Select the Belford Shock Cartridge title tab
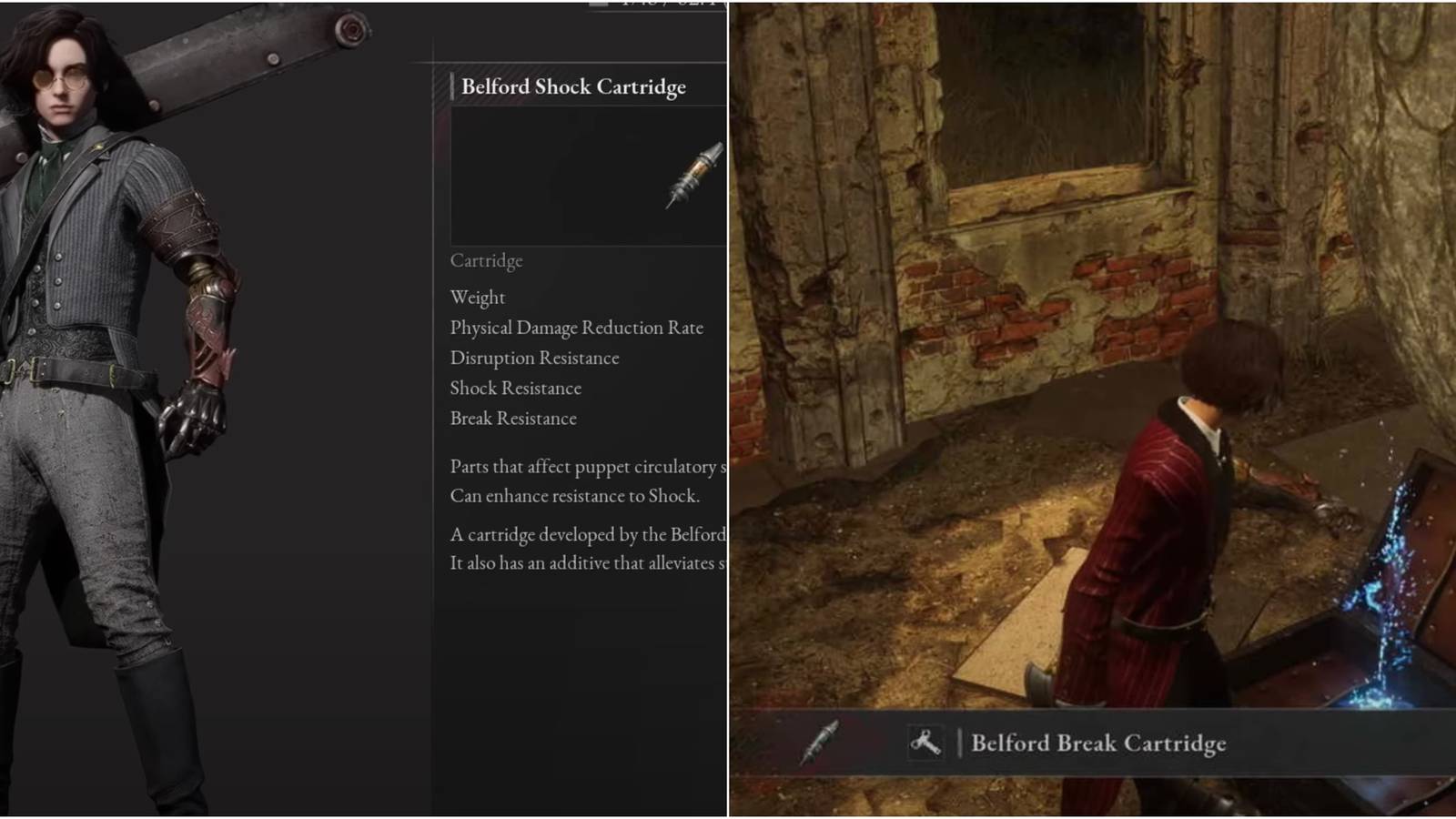1456x819 pixels. tap(574, 86)
